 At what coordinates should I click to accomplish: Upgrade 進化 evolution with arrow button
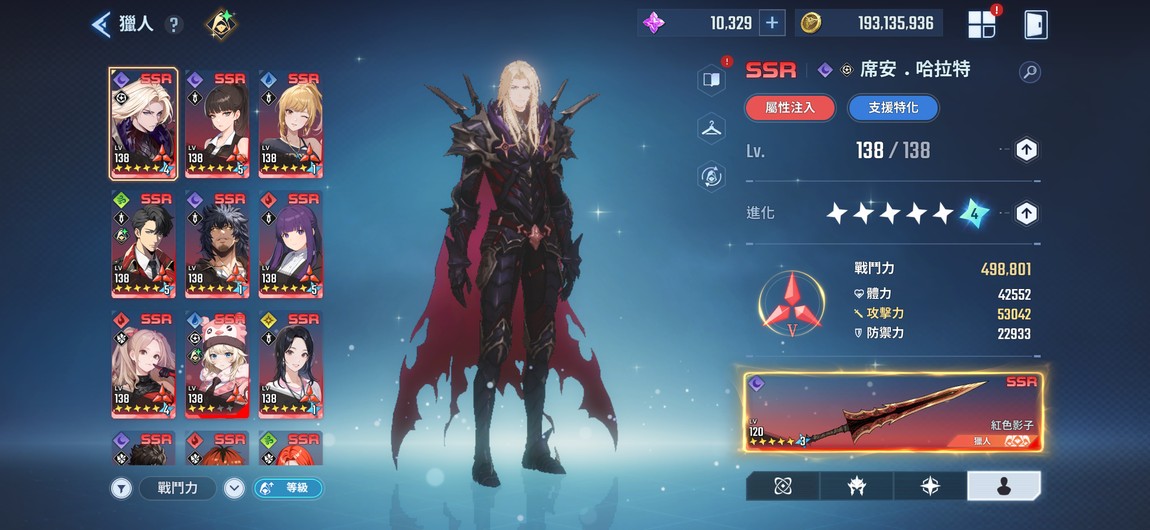1026,212
